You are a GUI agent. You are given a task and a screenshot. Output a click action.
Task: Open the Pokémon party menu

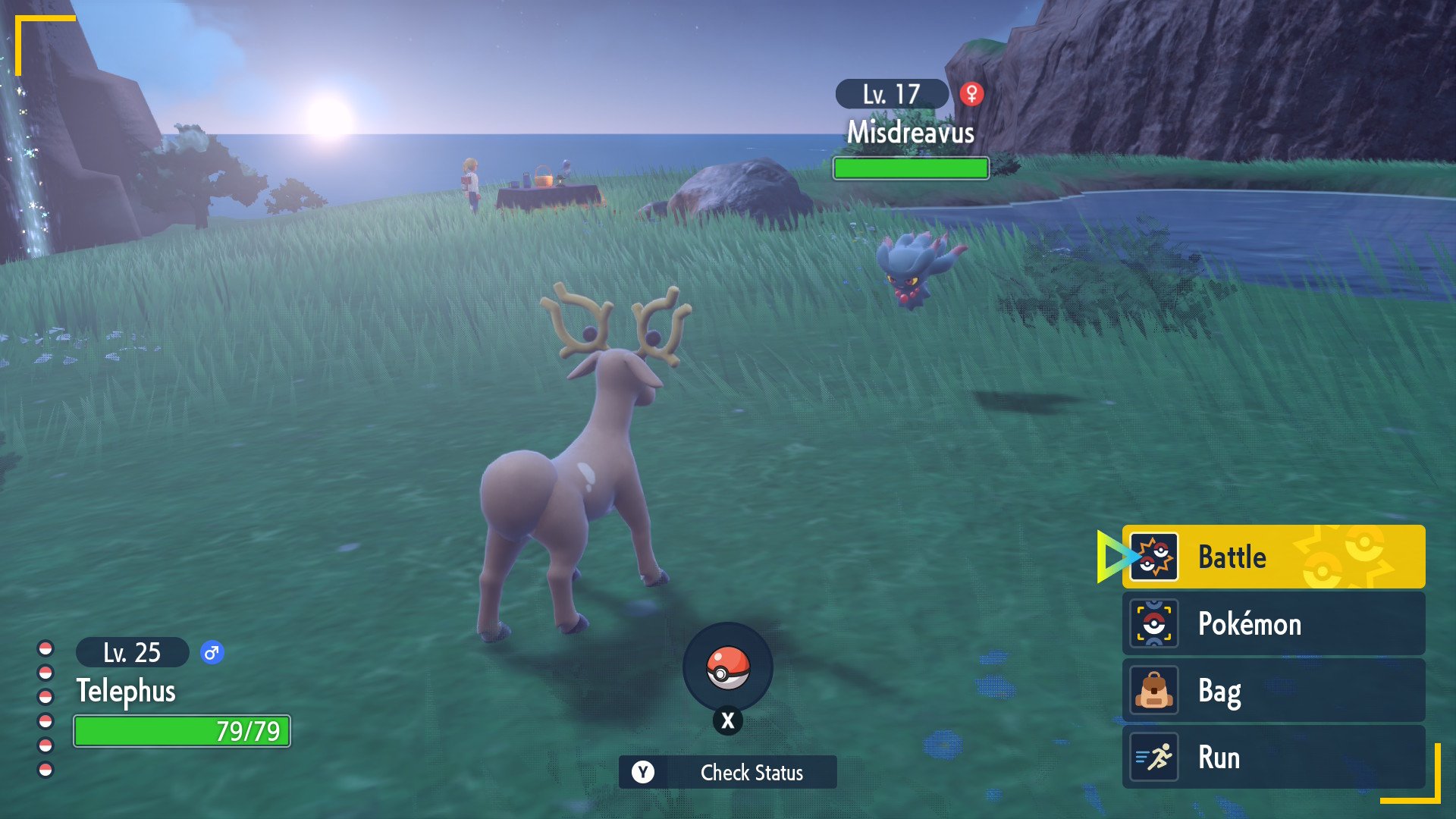point(1272,623)
